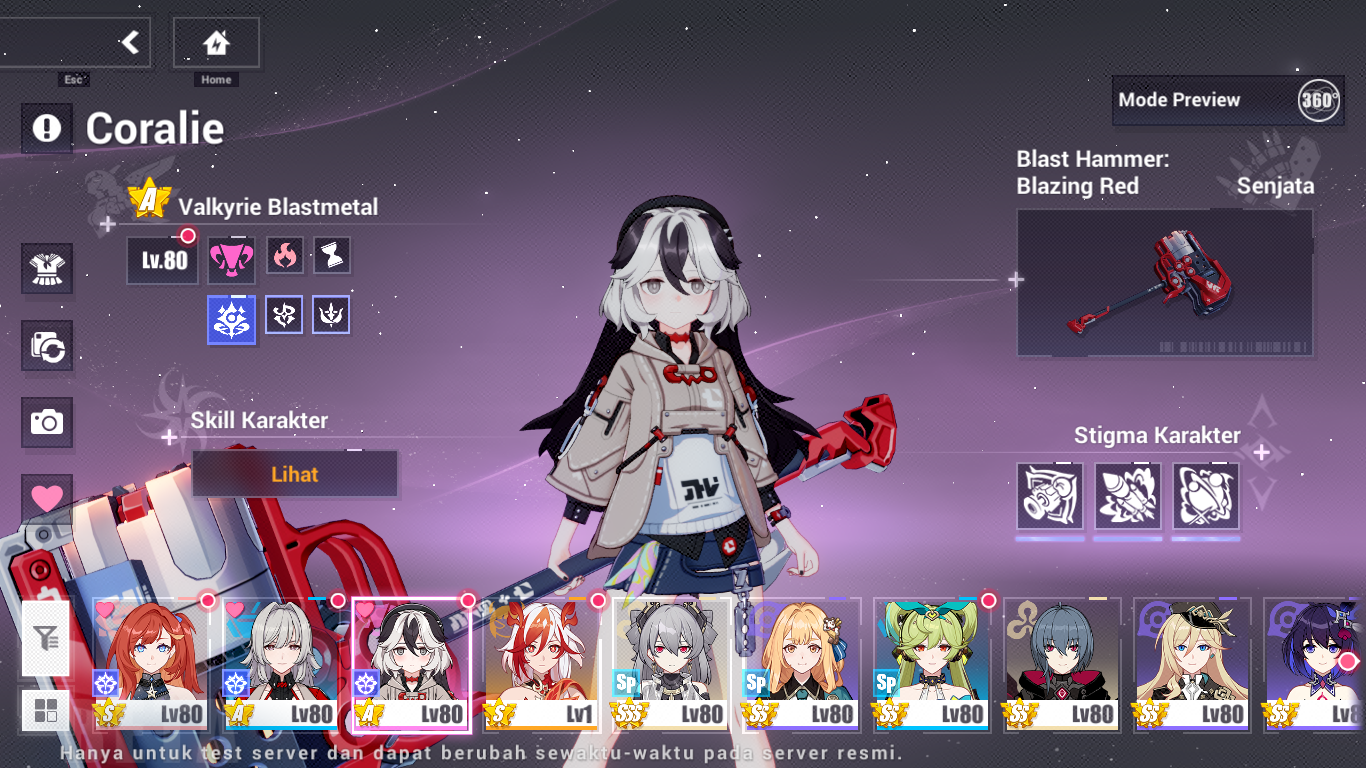Open the Mode Preview option

1180,100
